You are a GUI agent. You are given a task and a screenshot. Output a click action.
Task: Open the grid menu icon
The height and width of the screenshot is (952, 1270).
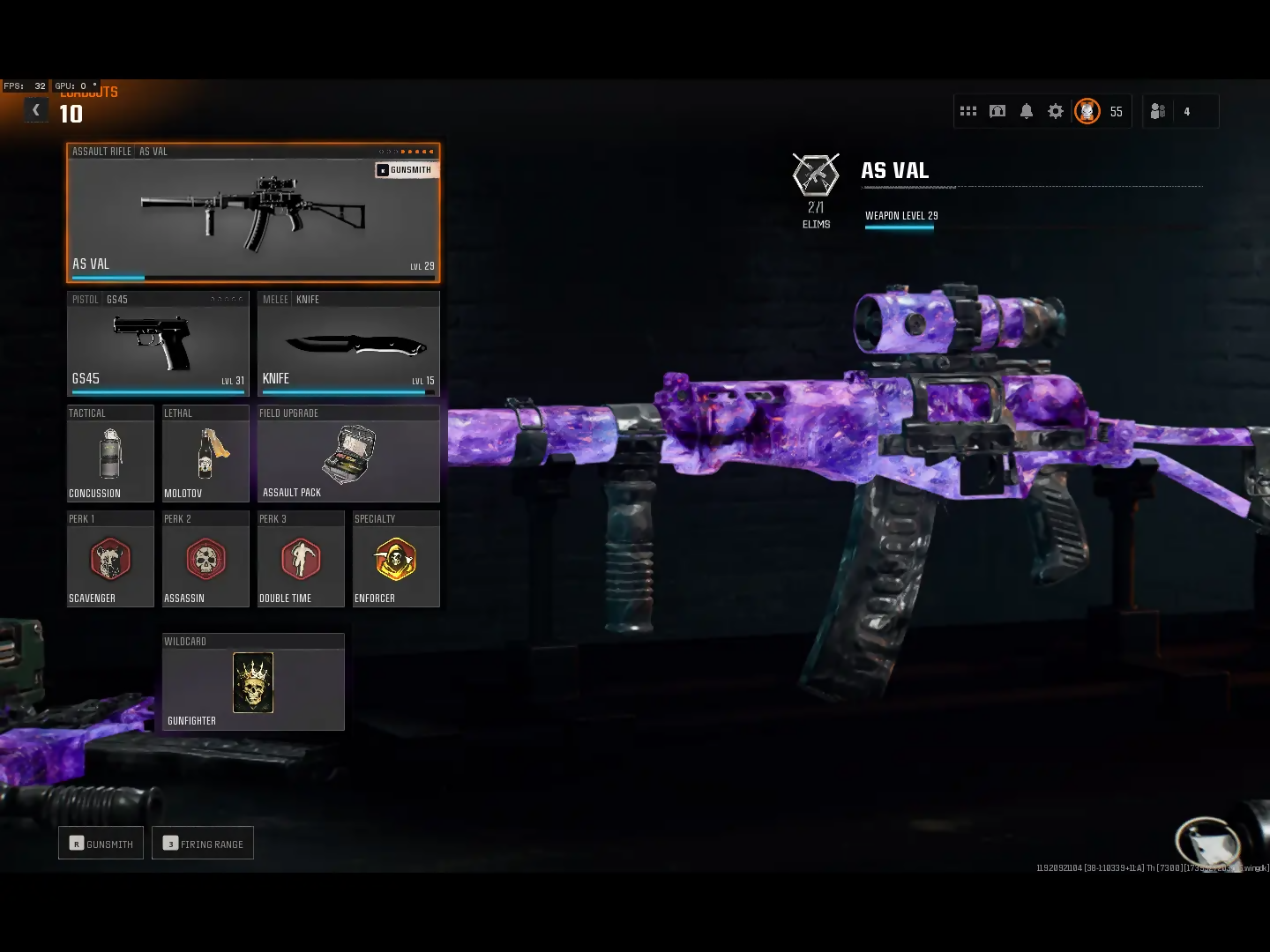[x=968, y=111]
